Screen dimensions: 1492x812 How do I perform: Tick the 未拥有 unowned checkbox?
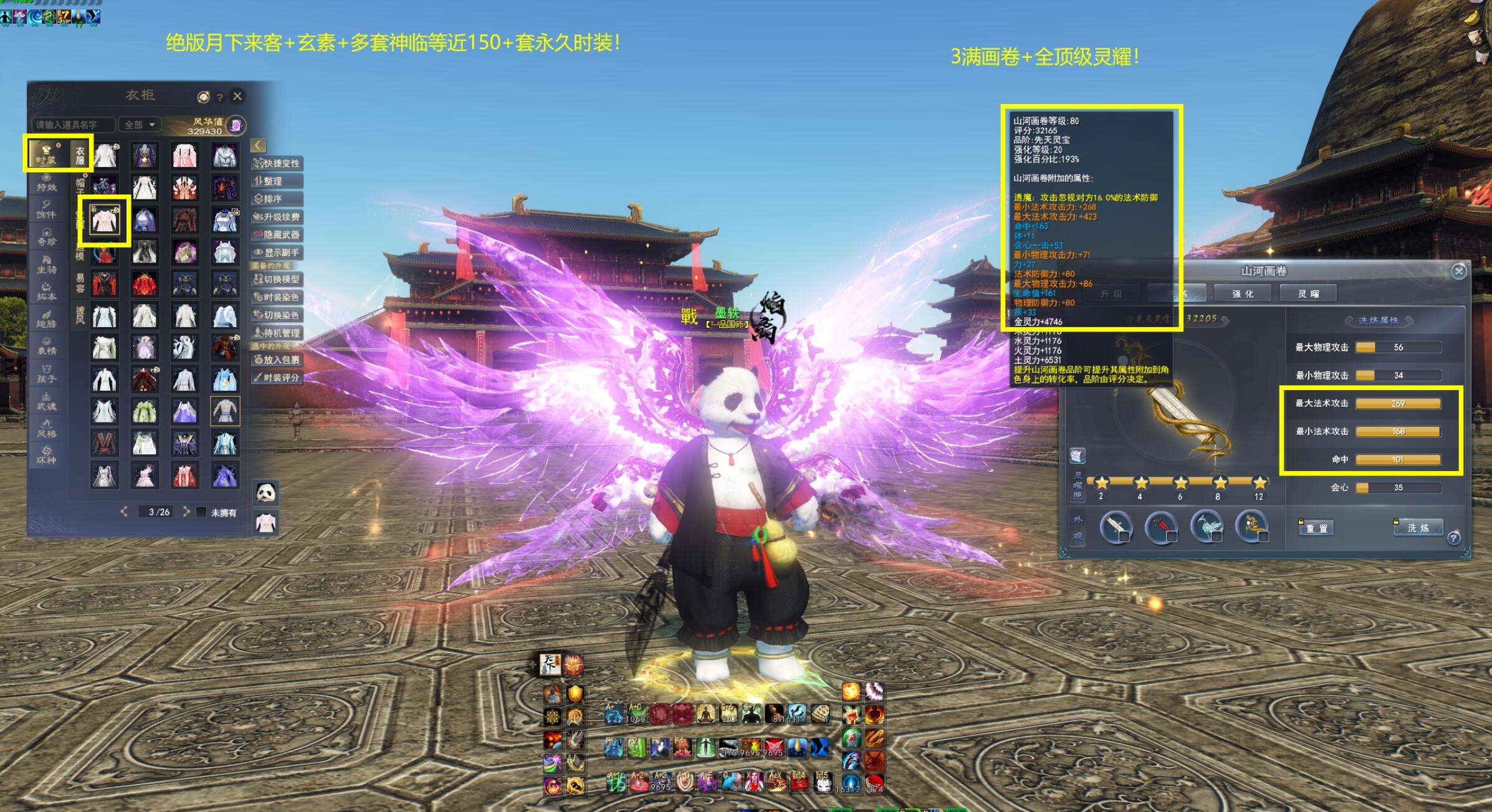(x=201, y=512)
